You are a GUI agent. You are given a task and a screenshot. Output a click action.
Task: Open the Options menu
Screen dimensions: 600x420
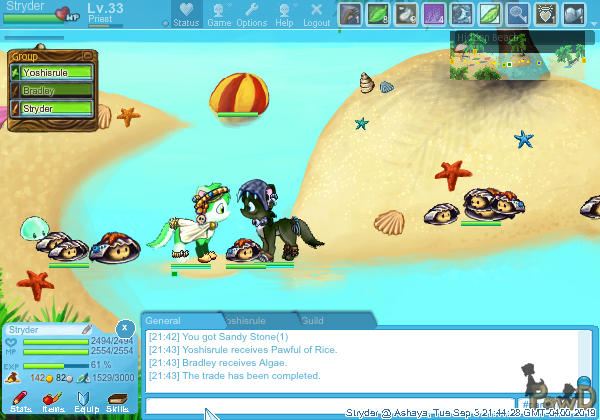(x=252, y=14)
